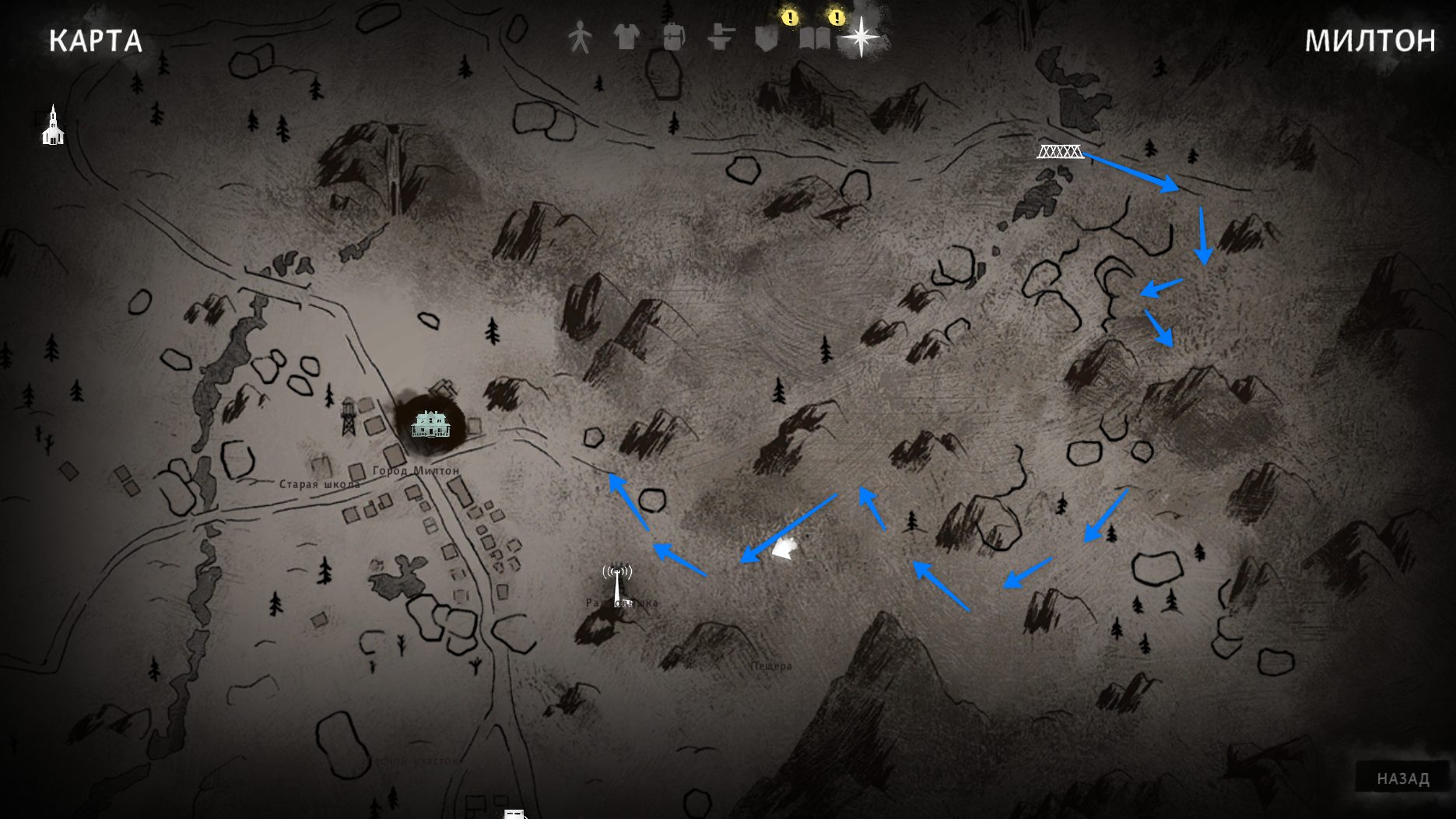Open the backpack inventory tab
The height and width of the screenshot is (819, 1456).
point(673,37)
